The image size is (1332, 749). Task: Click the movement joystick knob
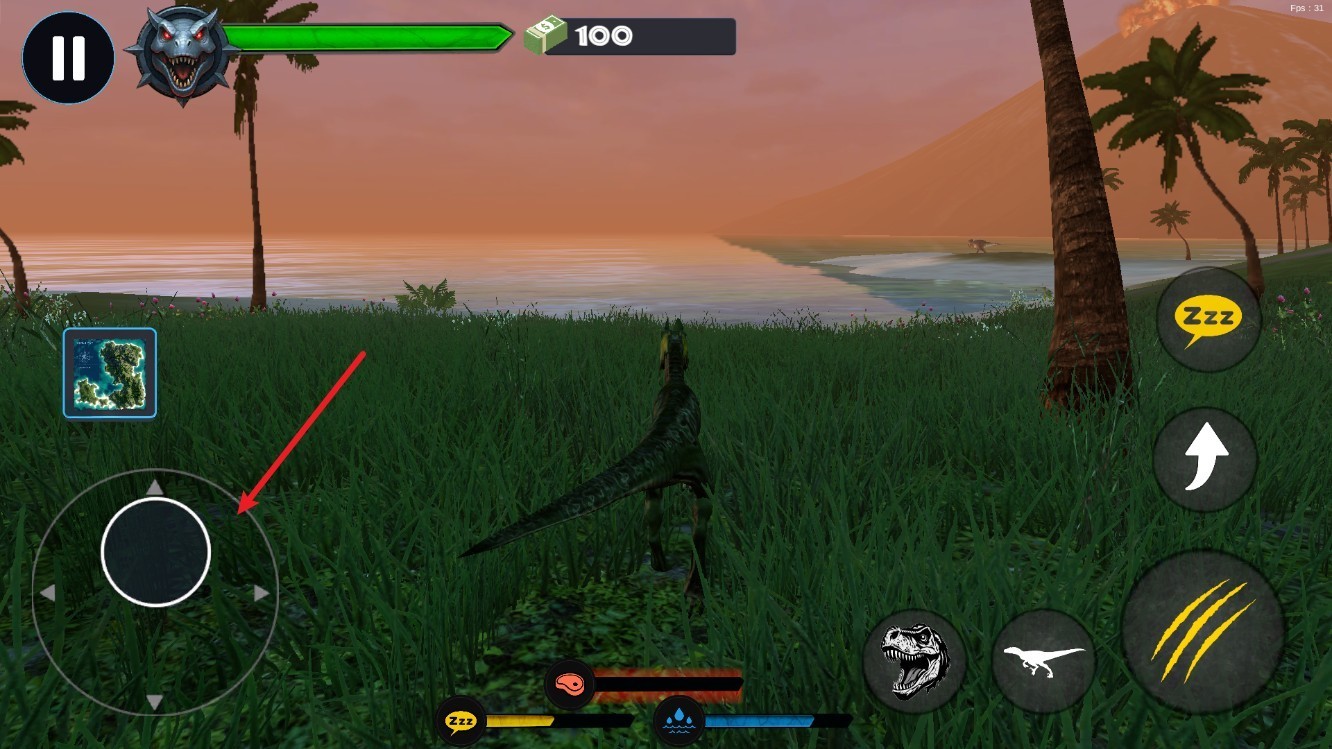[x=156, y=552]
